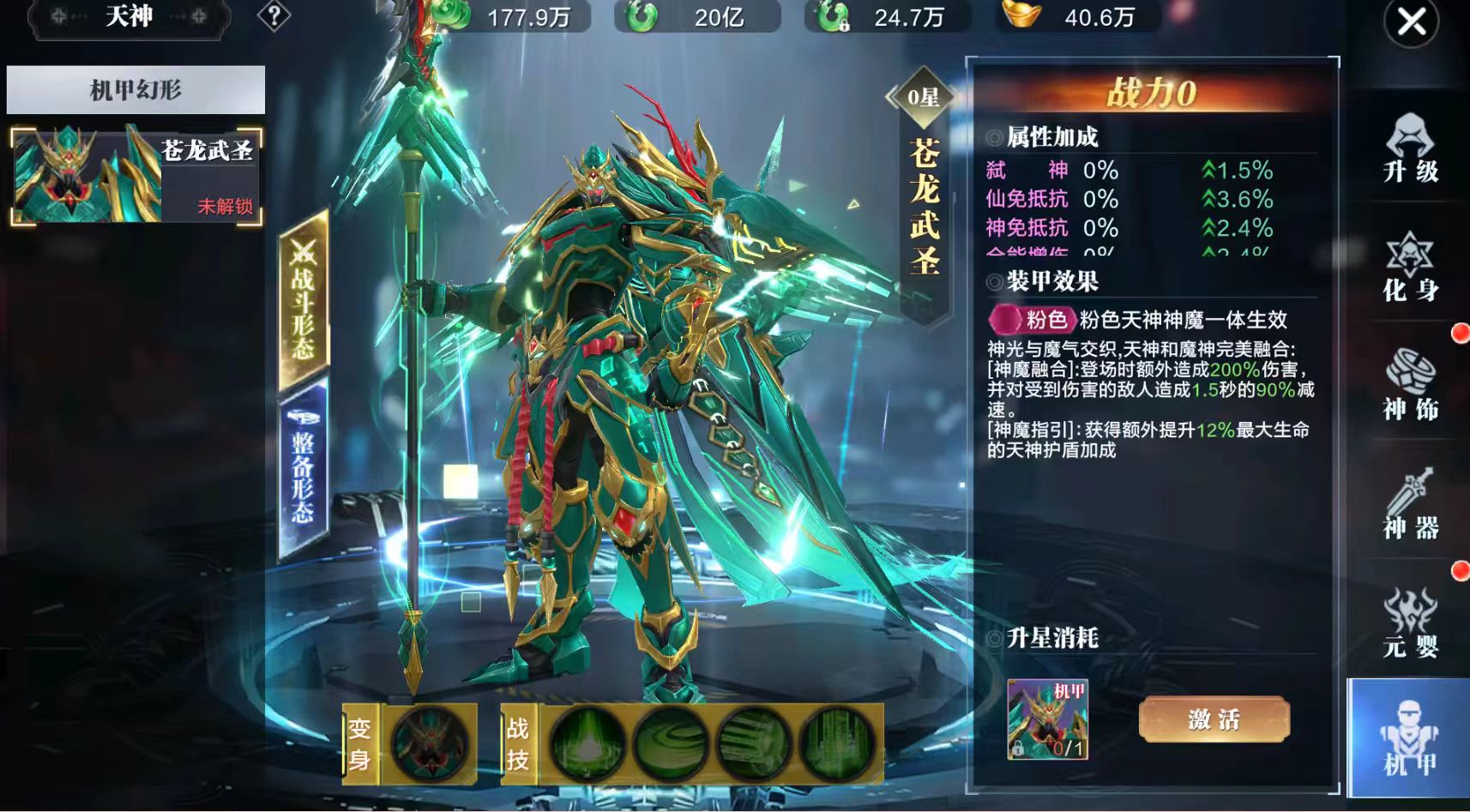
Task: Go to the 元婴 section
Action: pyautogui.click(x=1410, y=623)
